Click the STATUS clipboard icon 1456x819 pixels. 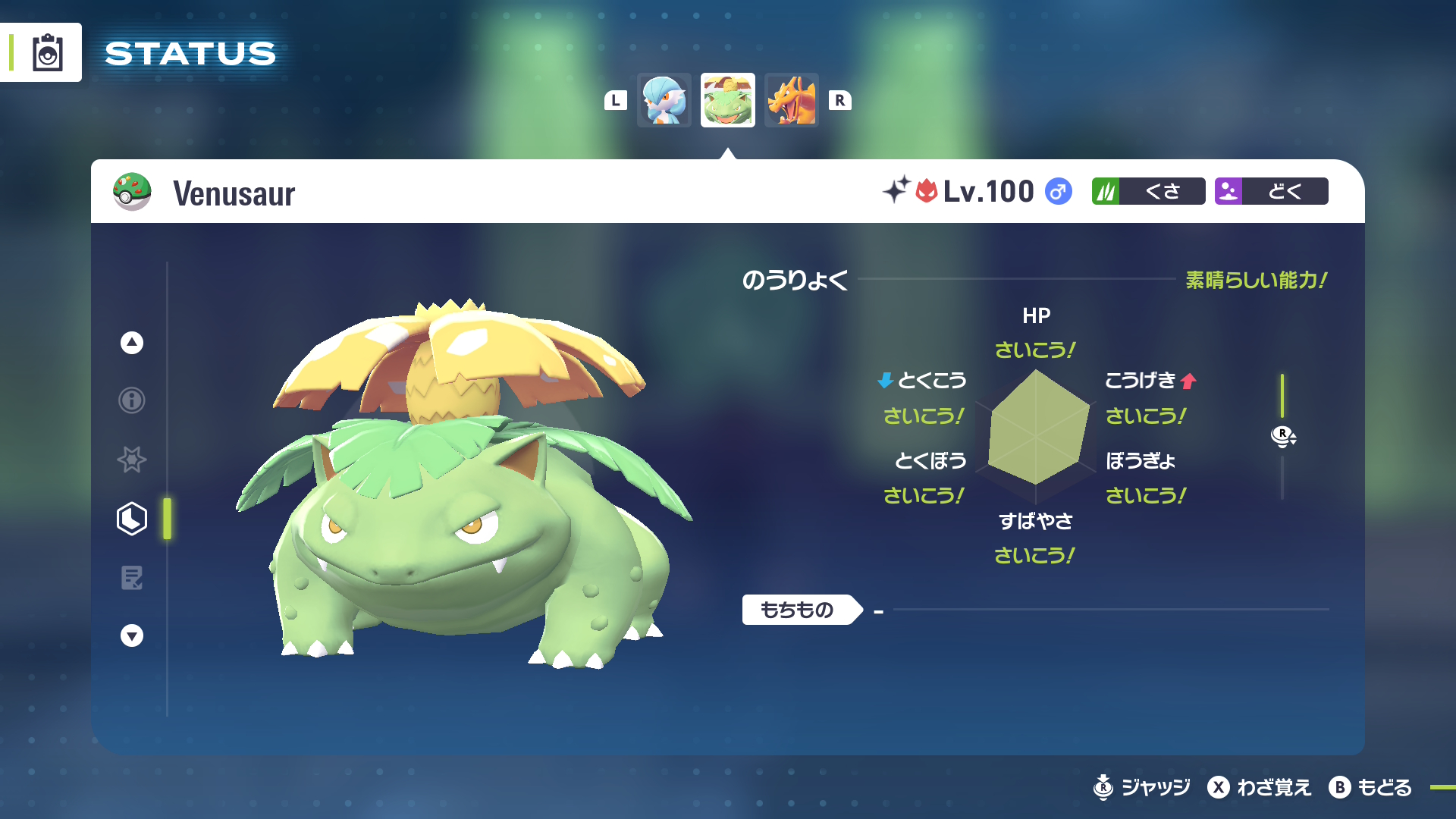click(47, 52)
